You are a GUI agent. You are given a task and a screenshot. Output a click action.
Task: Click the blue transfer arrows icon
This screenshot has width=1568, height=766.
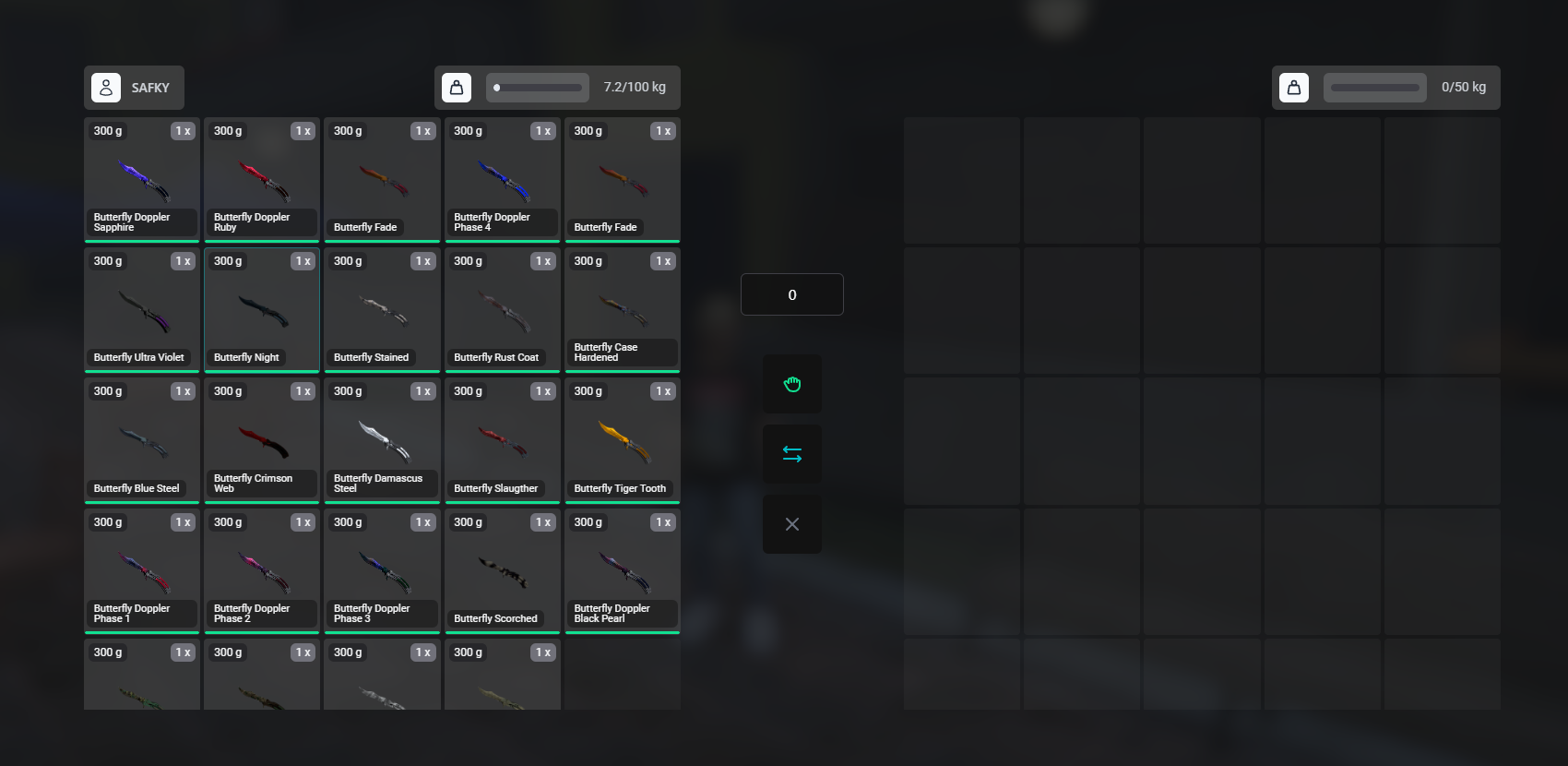coord(791,453)
